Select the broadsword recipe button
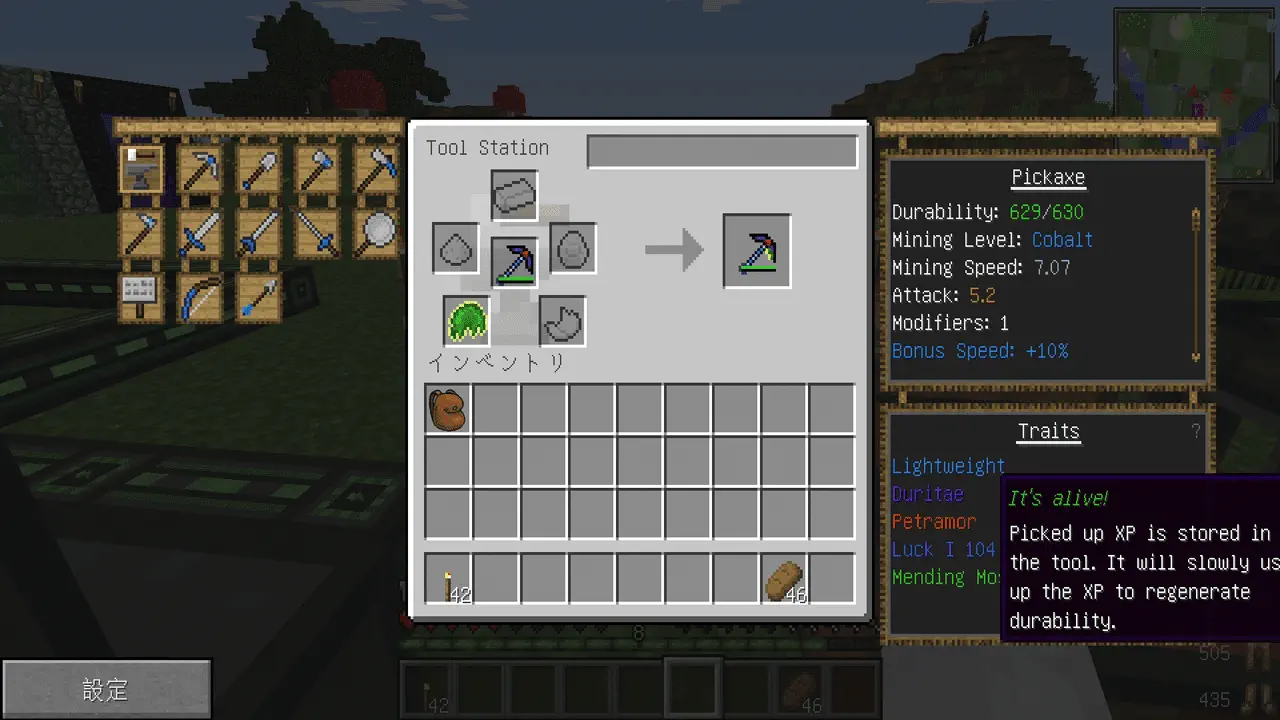The width and height of the screenshot is (1280, 720). (x=201, y=233)
